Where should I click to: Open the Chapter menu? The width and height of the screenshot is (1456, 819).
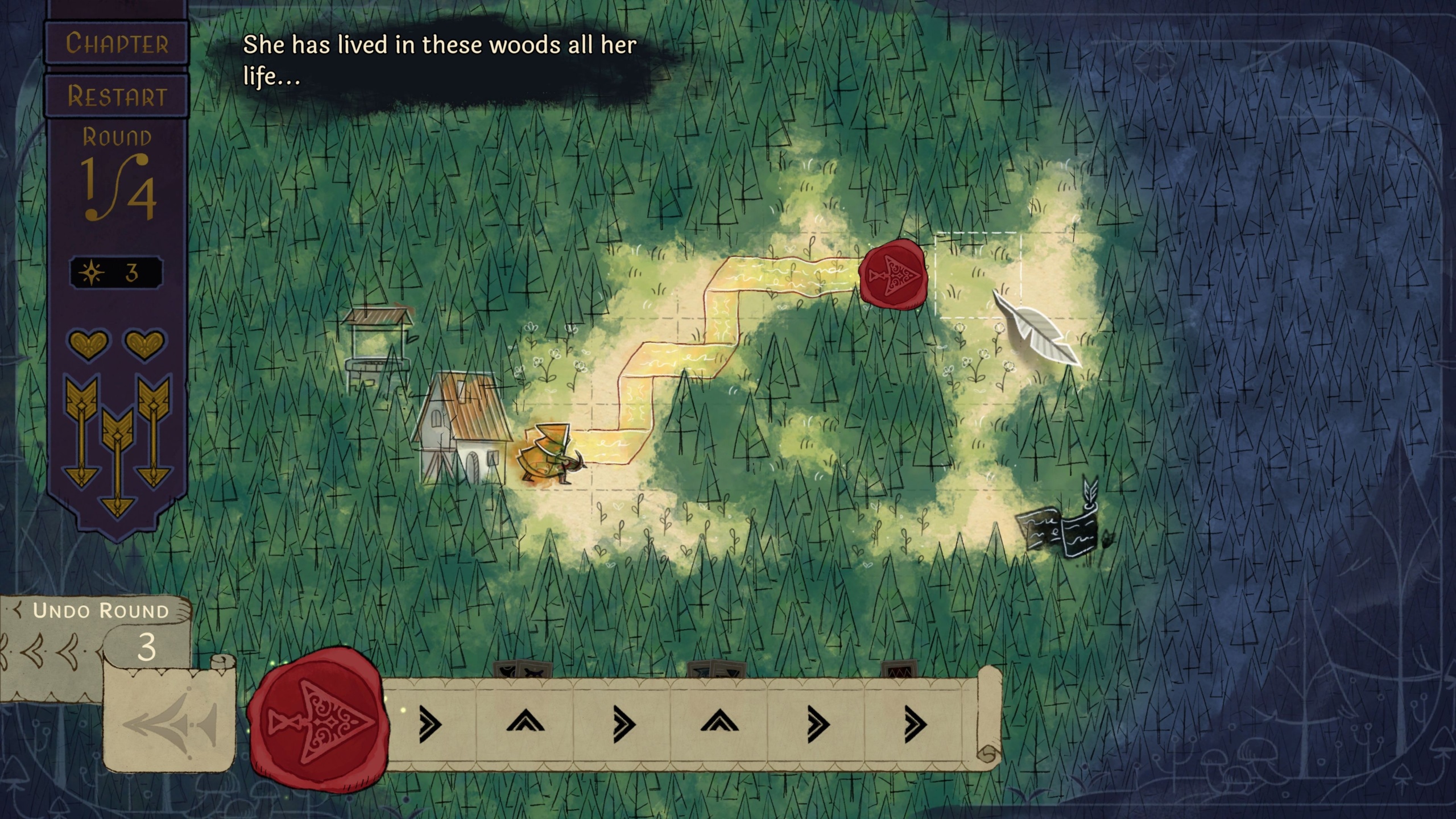click(x=117, y=43)
